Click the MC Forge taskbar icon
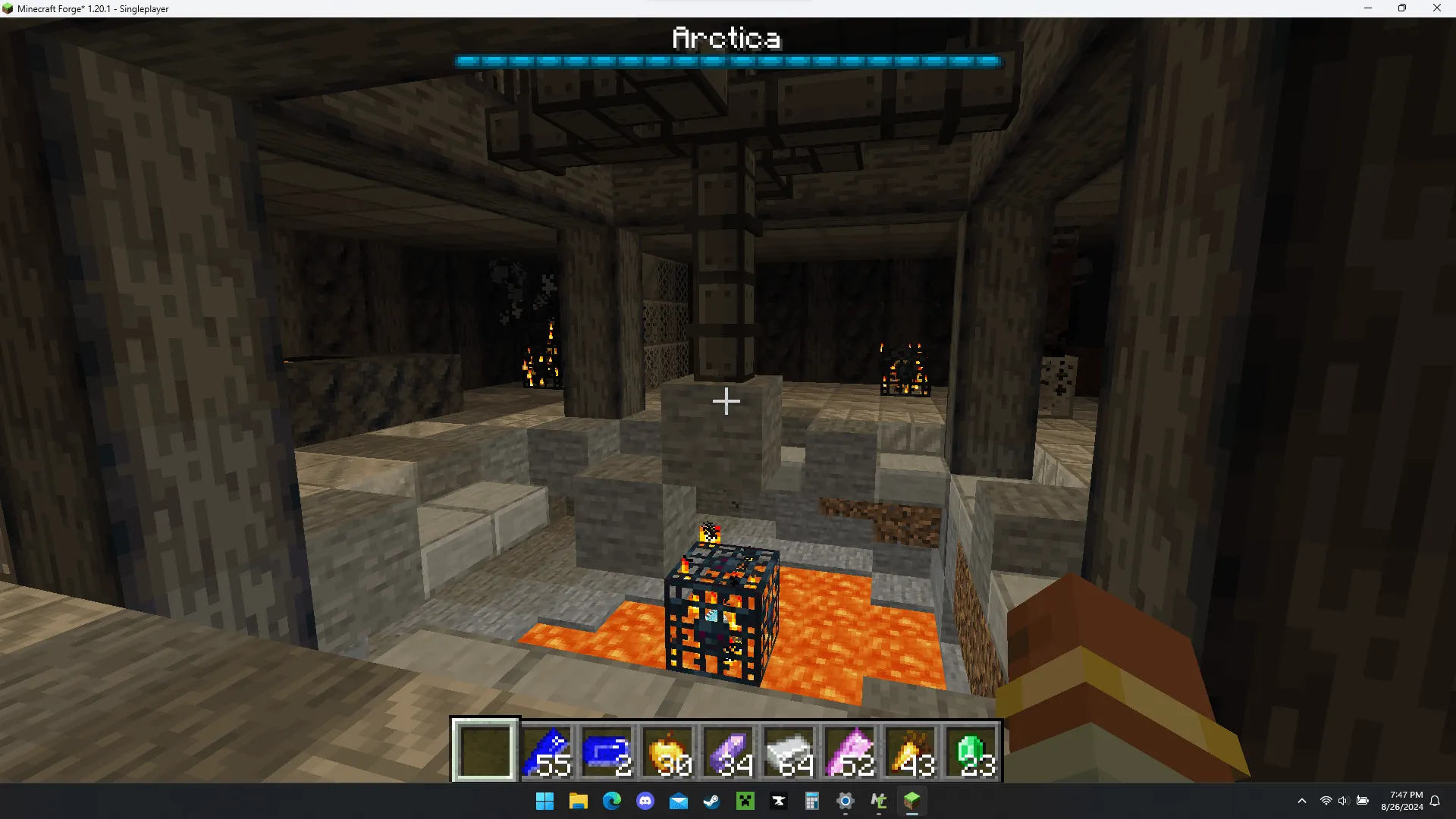The height and width of the screenshot is (819, 1456). pos(880,802)
